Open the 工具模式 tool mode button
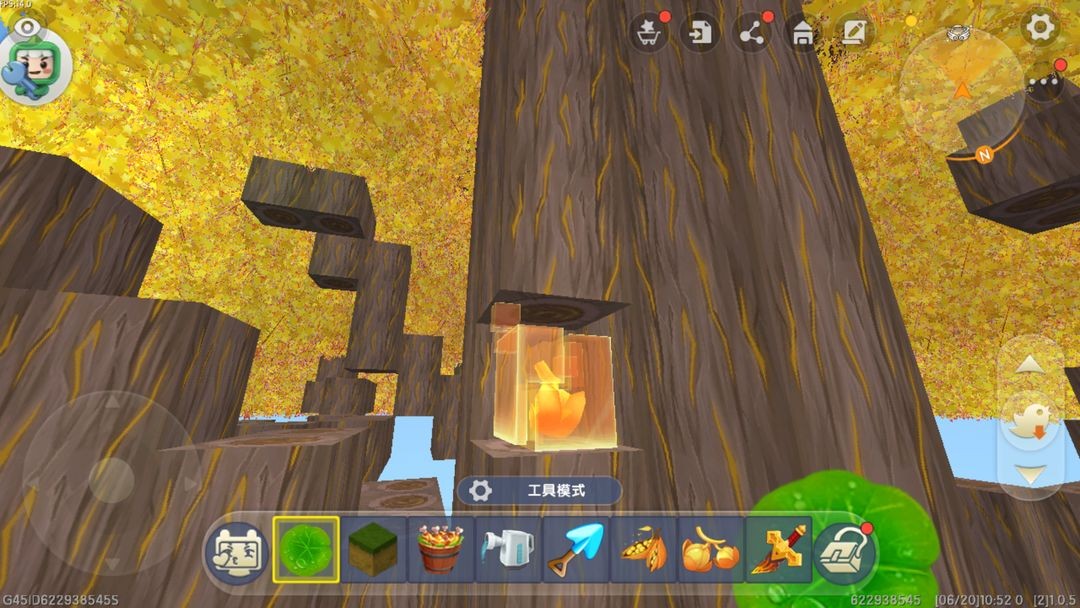 (540, 490)
